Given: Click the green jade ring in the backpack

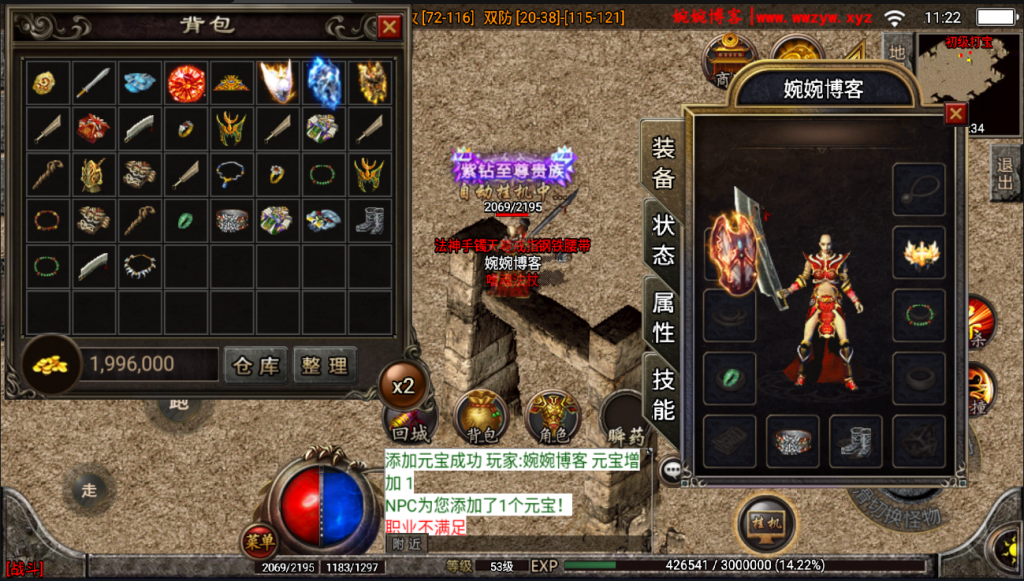Looking at the screenshot, I should (186, 220).
